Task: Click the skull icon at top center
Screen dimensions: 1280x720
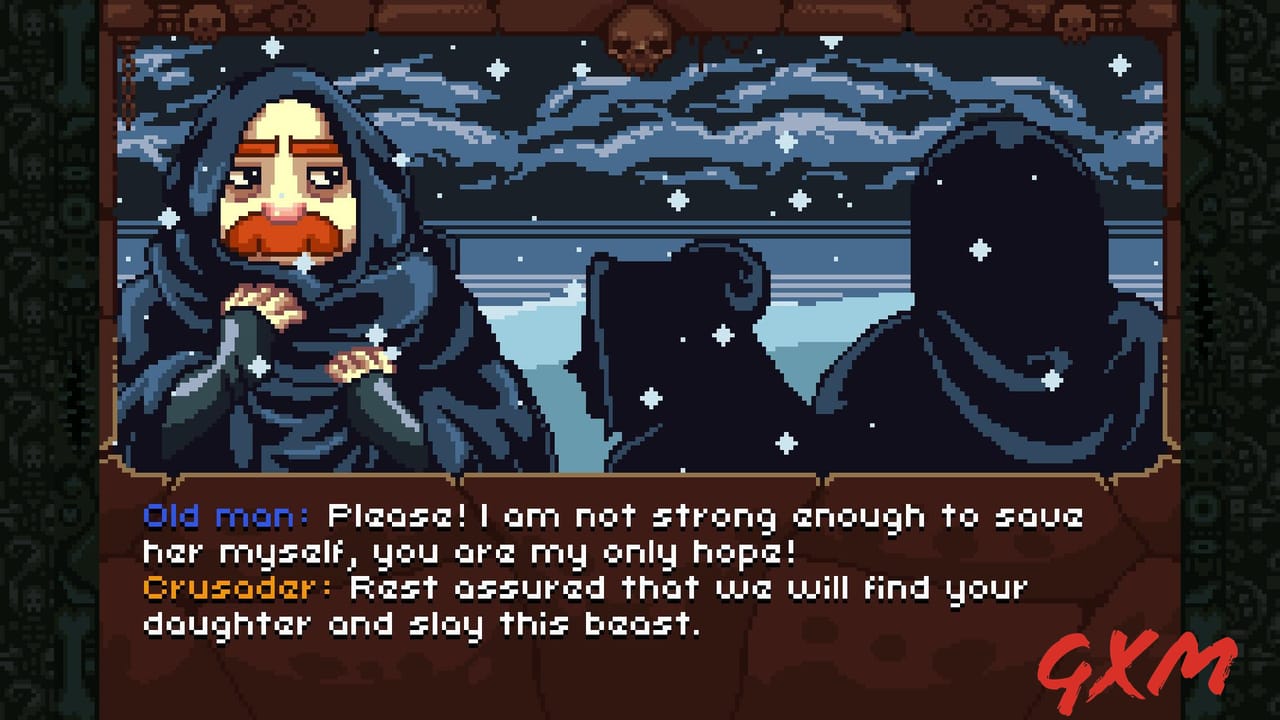Action: point(640,40)
